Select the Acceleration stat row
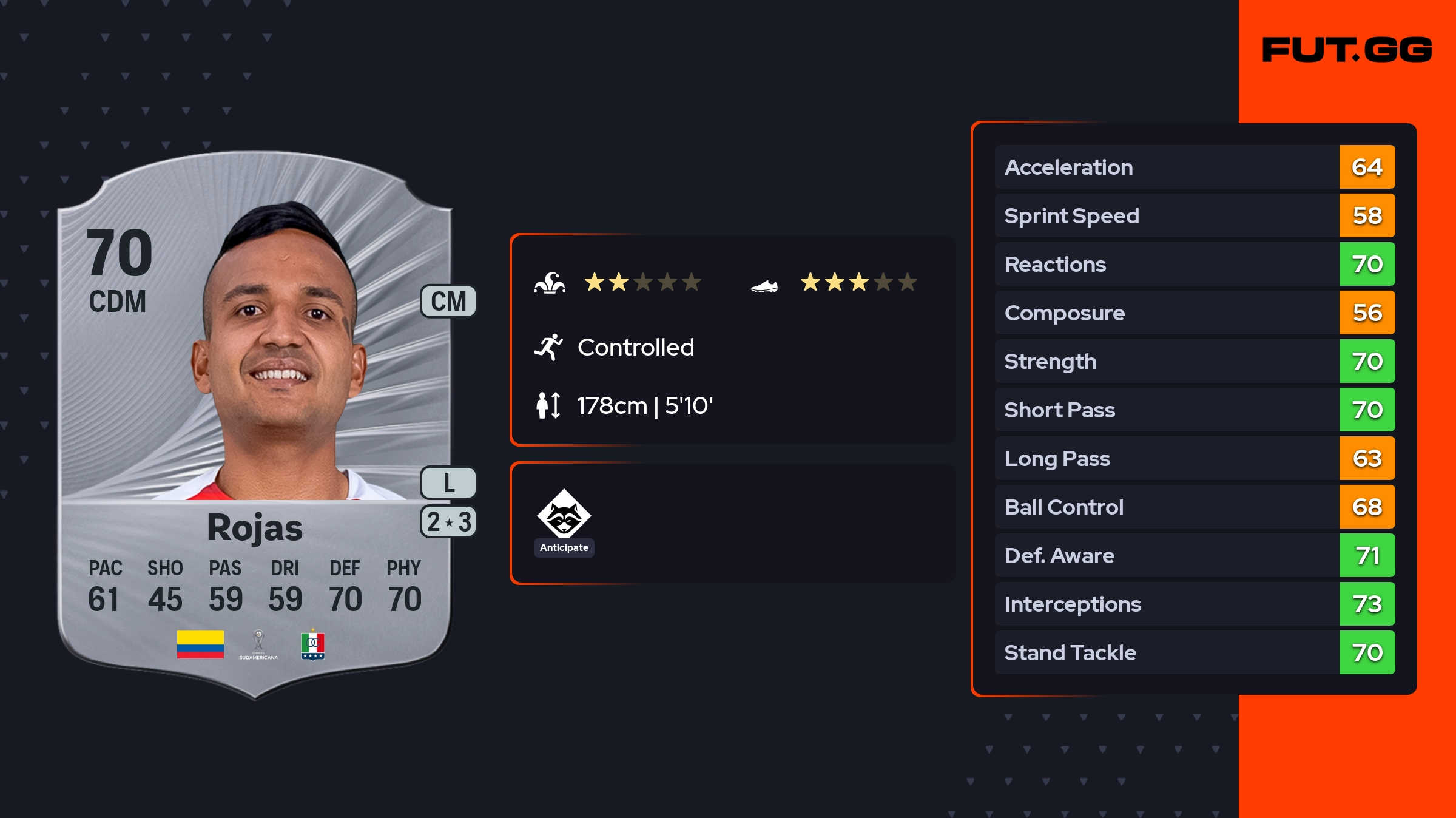 pos(1194,167)
